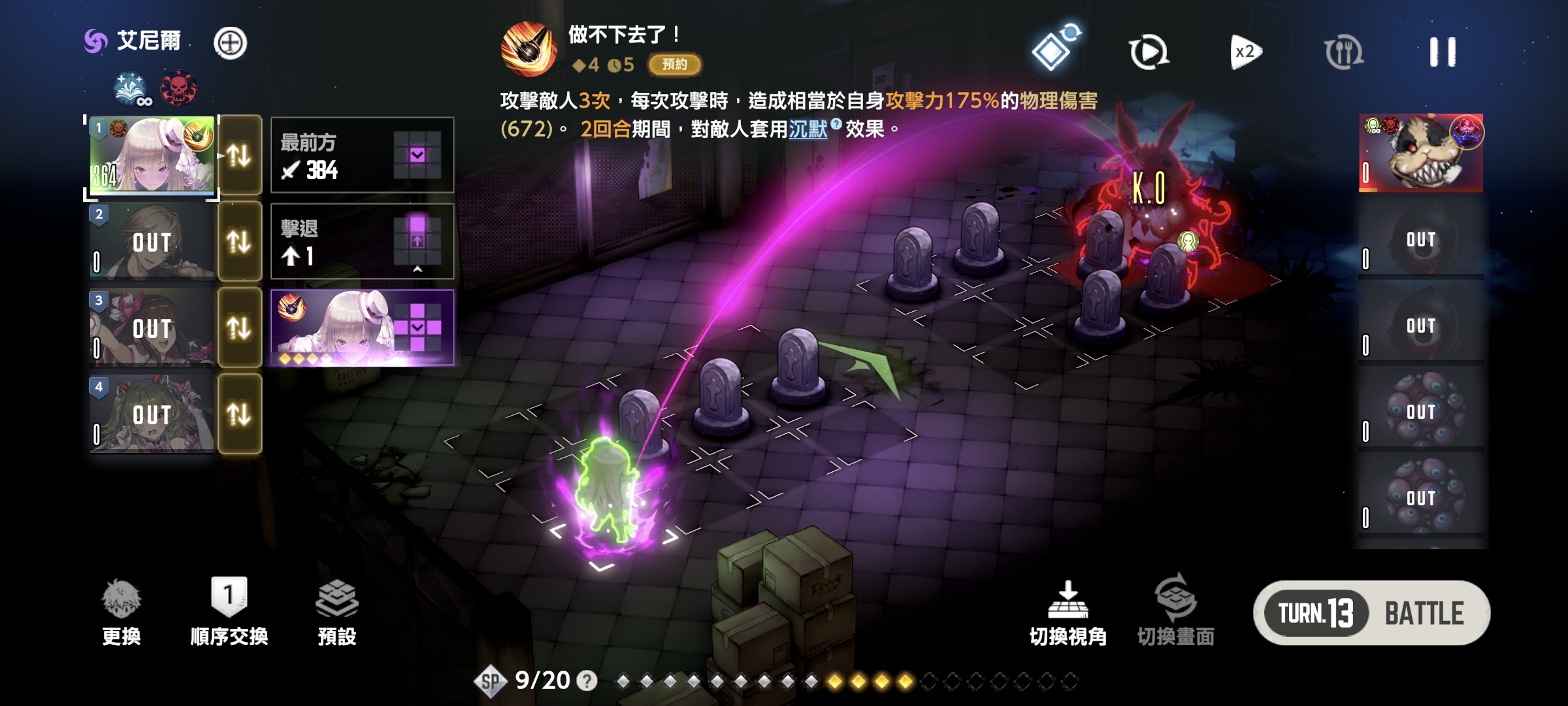Select the 做不下去了 ultimate skill card

click(x=362, y=328)
